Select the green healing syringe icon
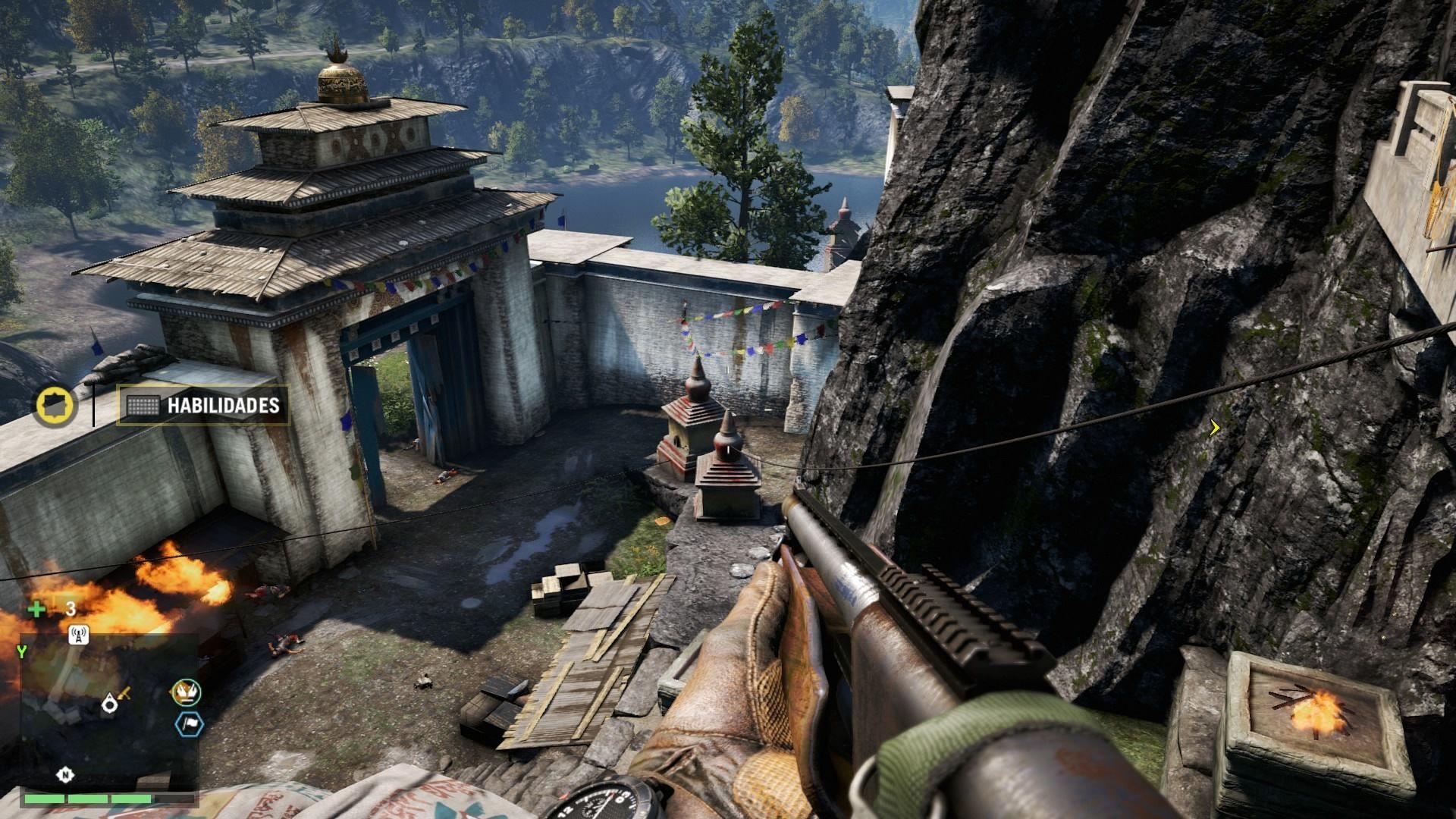The image size is (1456, 819). (x=36, y=609)
